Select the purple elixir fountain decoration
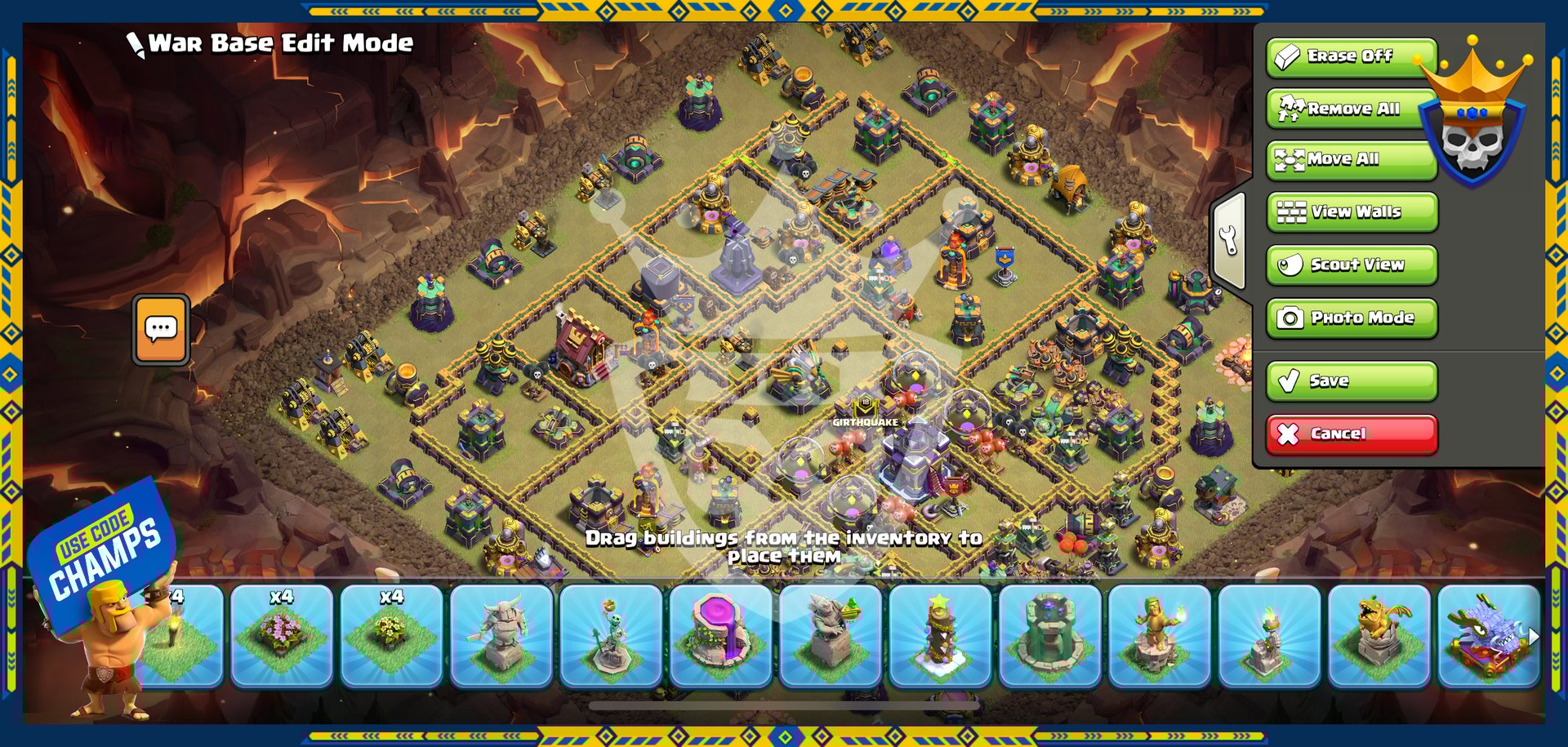This screenshot has width=1568, height=747. pos(720,636)
